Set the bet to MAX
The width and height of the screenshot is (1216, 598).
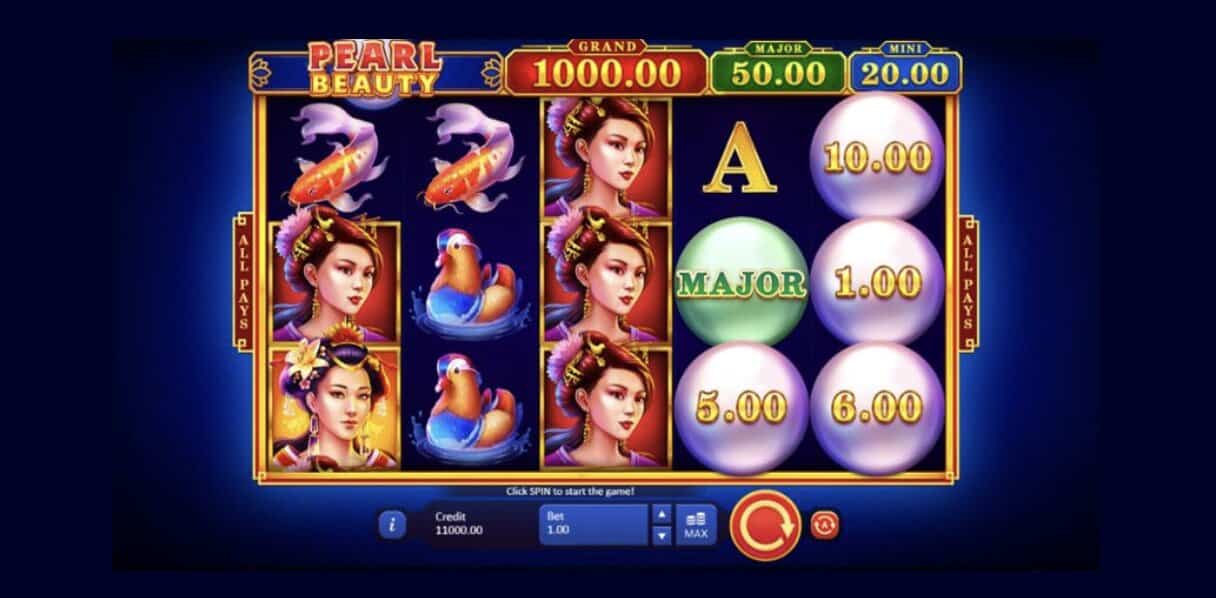696,524
